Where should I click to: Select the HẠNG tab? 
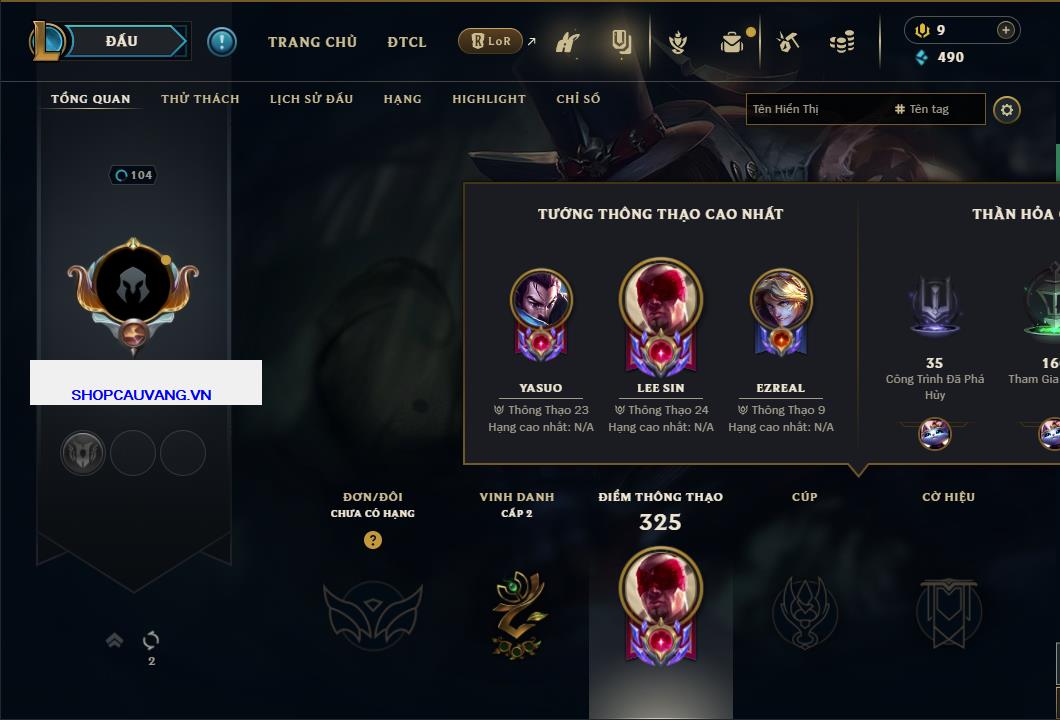coord(402,99)
